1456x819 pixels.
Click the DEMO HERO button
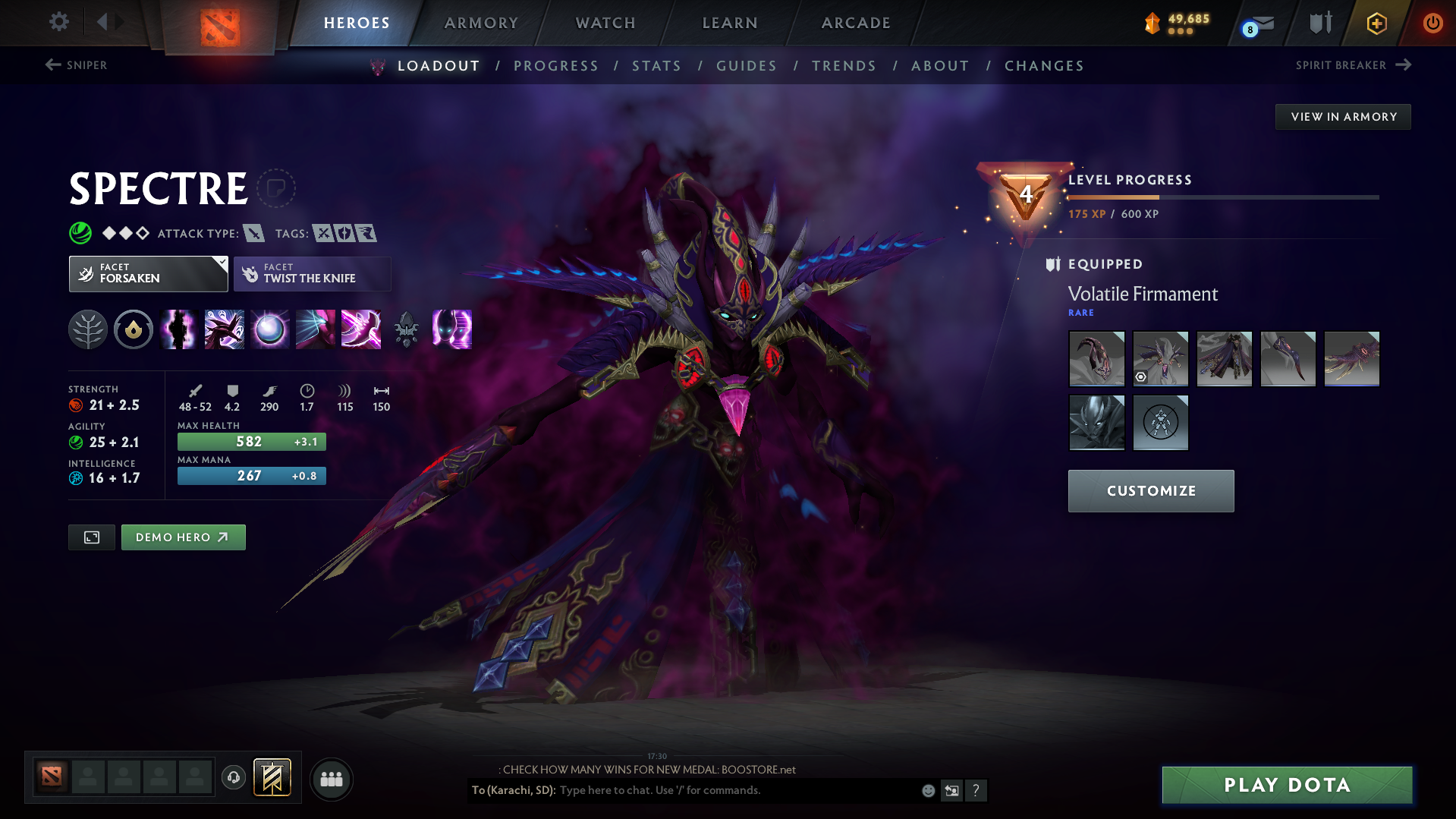183,537
